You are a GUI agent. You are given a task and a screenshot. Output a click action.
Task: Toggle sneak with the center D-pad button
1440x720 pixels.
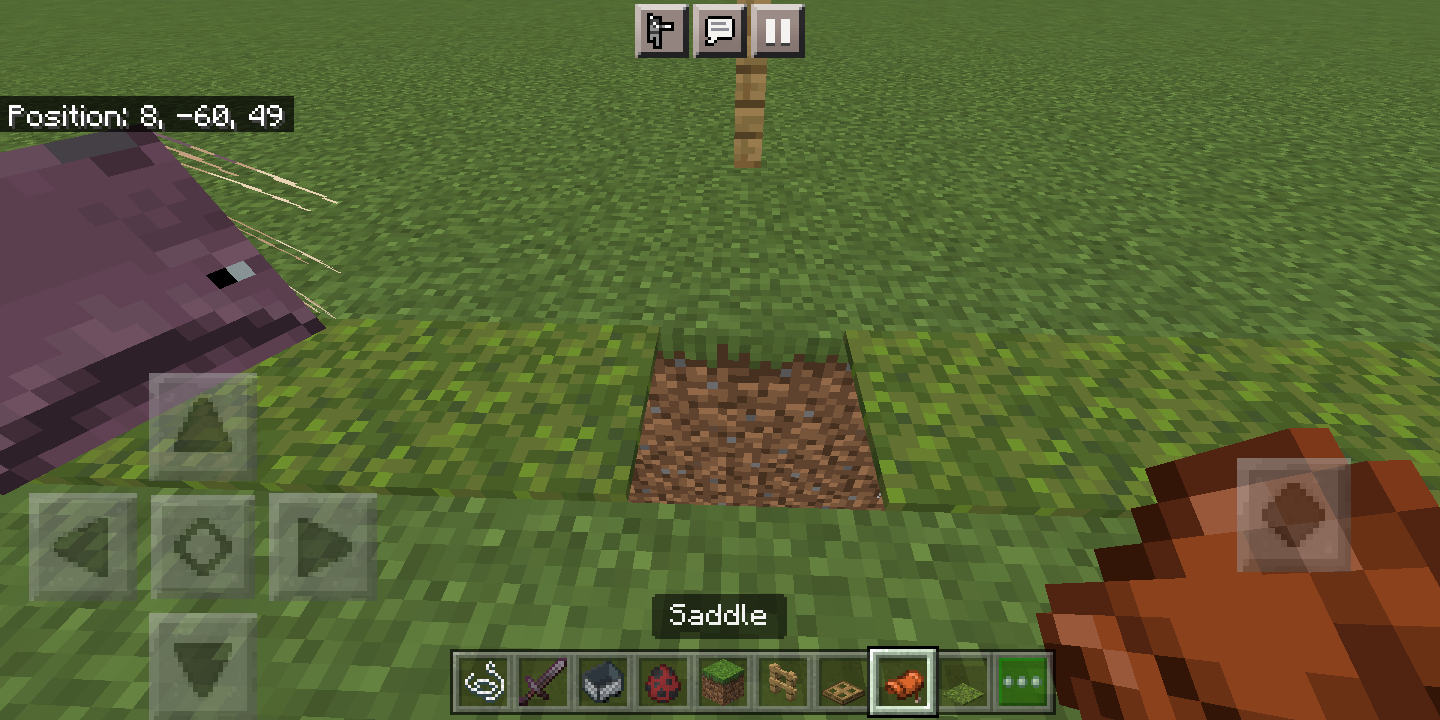(203, 545)
